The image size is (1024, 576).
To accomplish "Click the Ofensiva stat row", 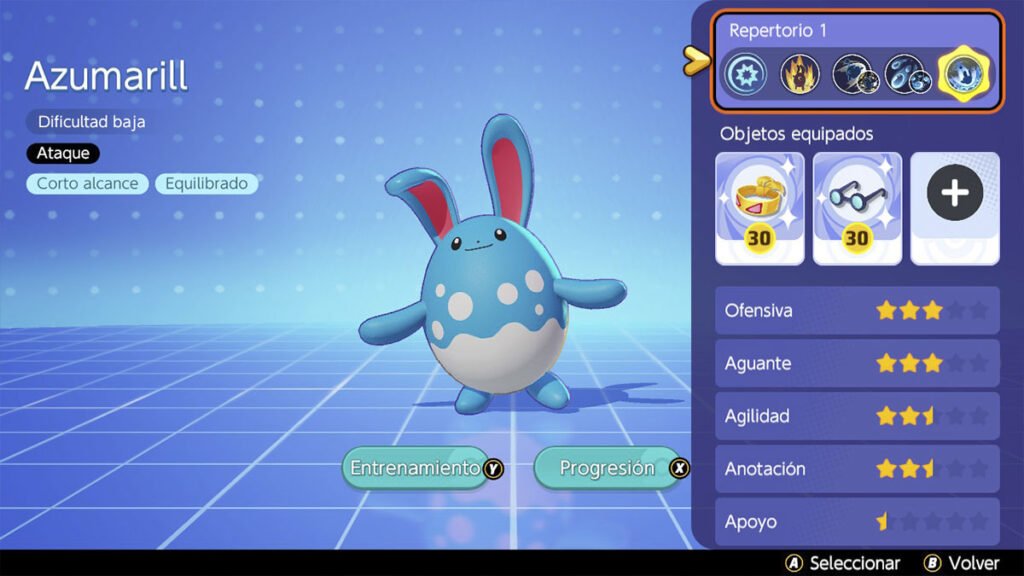I will (857, 311).
